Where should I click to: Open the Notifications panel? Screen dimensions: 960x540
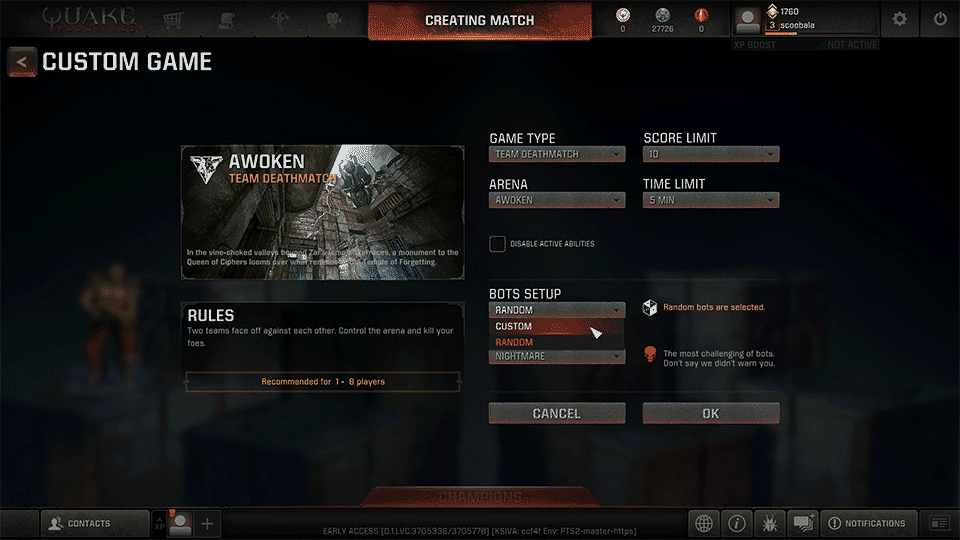click(x=866, y=523)
